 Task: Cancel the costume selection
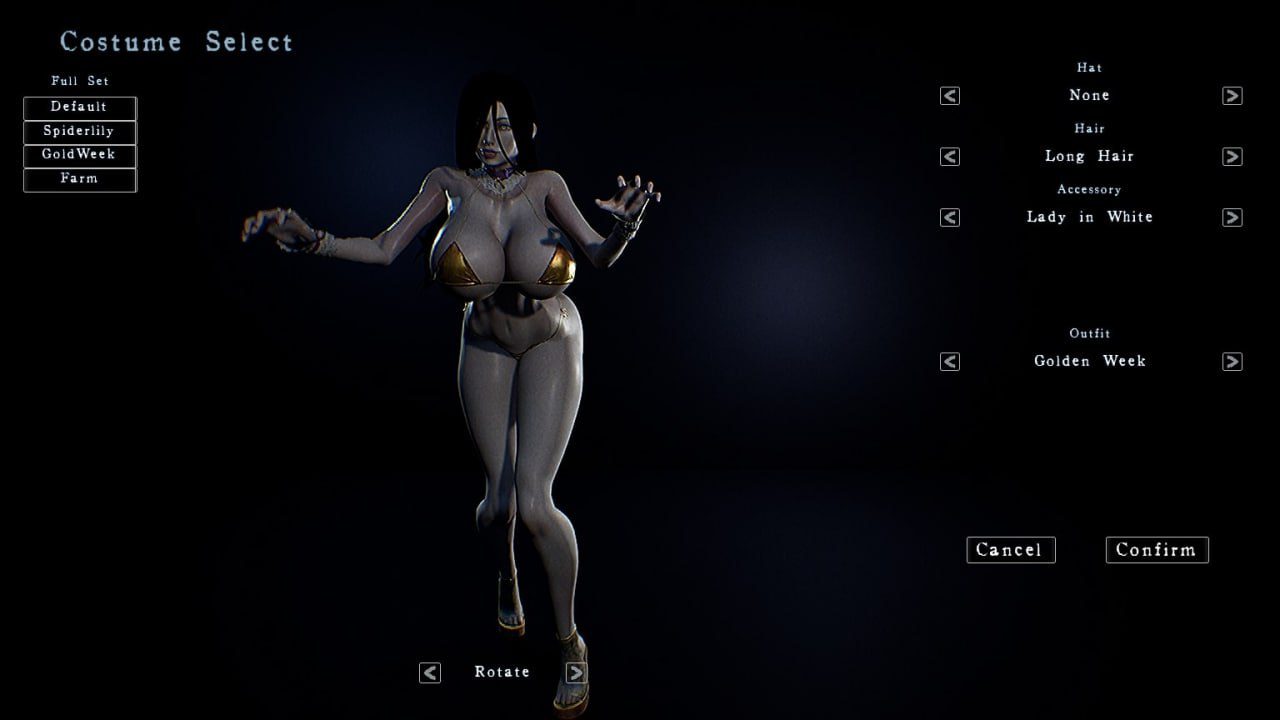point(1010,550)
